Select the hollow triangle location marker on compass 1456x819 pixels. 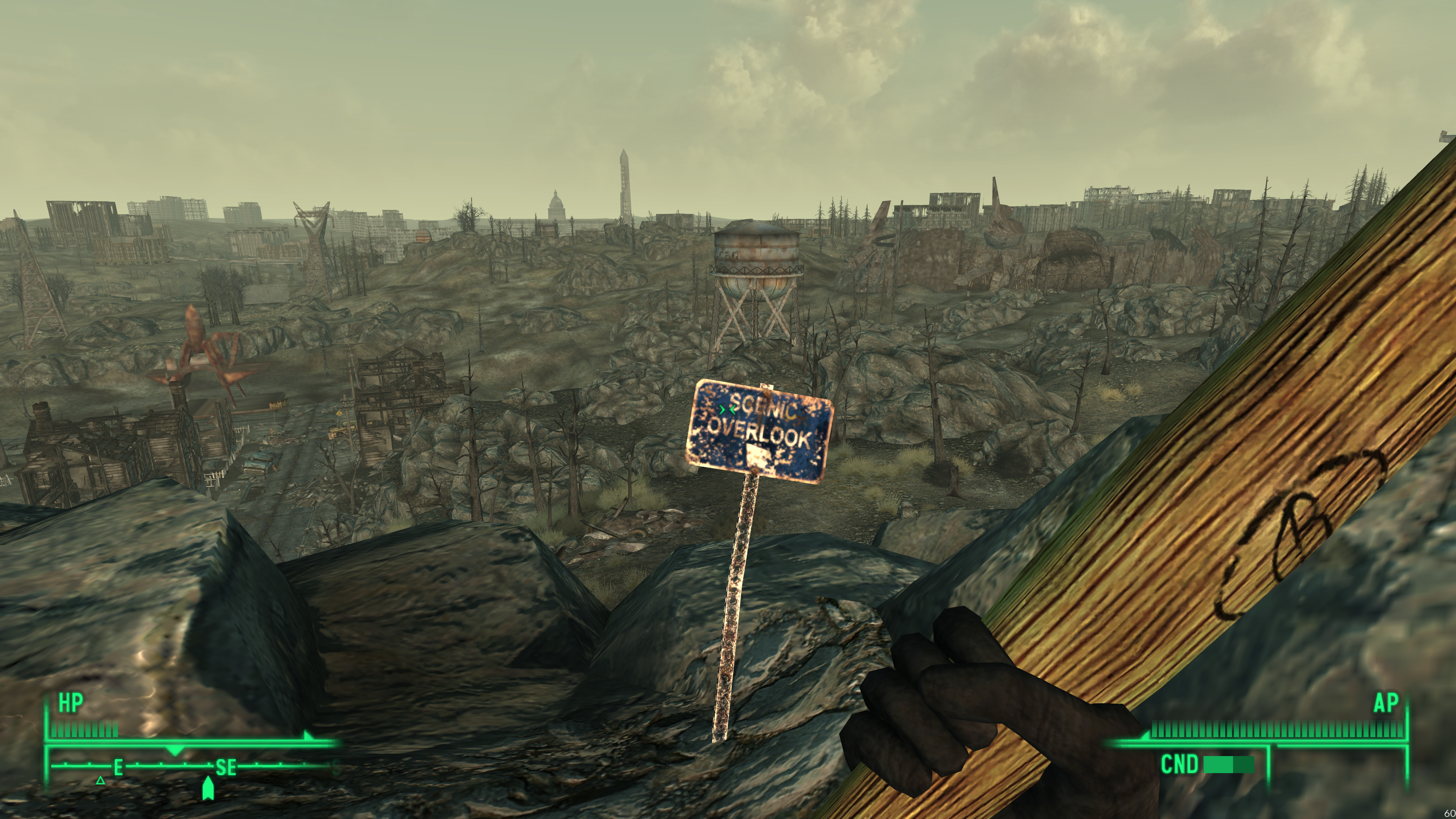100,781
